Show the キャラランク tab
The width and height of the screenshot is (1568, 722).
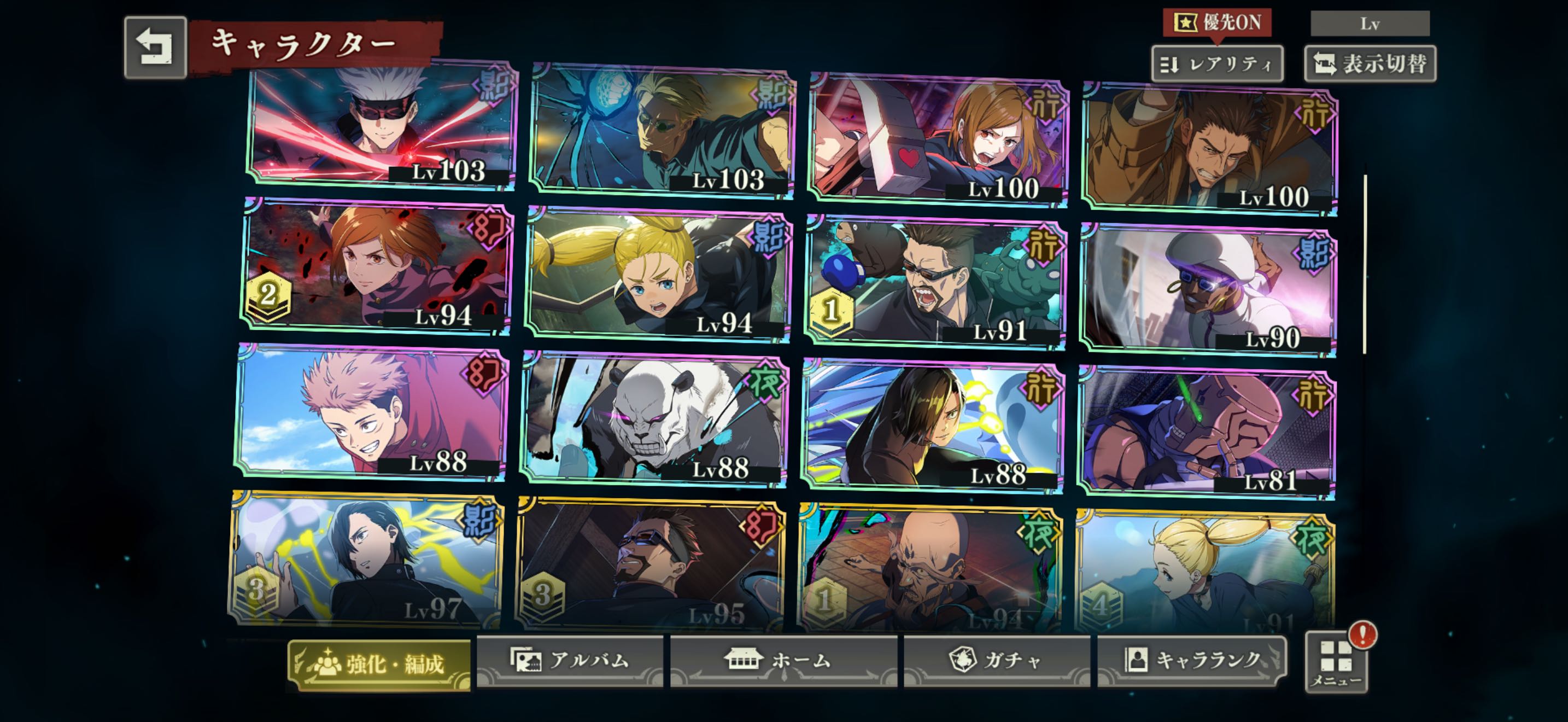pos(1192,661)
